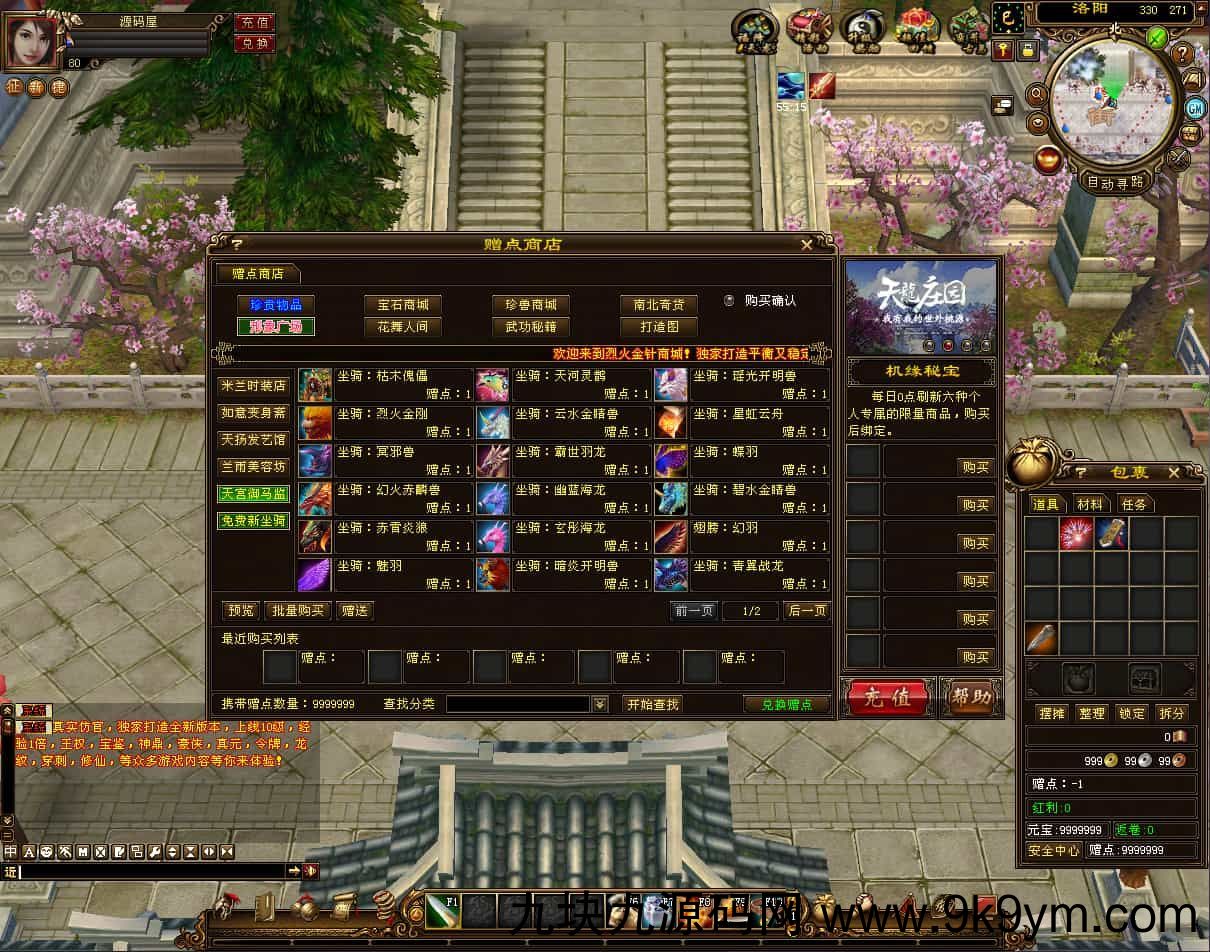Select the 坐骑：枯木傀儡 mount item
Screen dimensions: 1210x952
386,384
